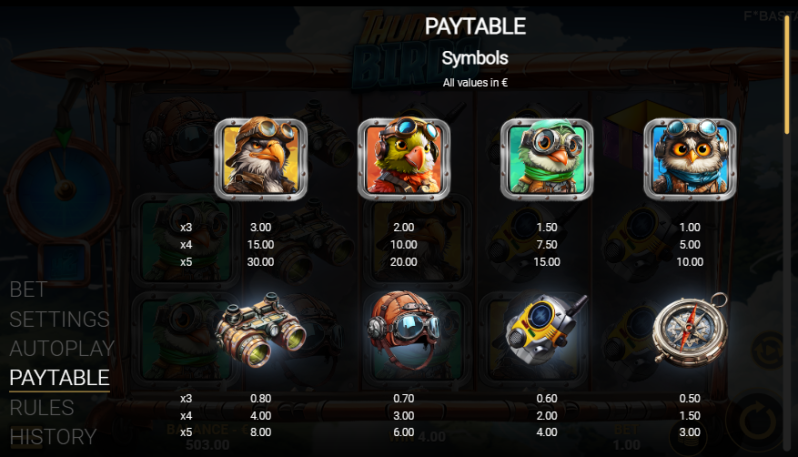View the History section
798x457 pixels.
coord(53,436)
